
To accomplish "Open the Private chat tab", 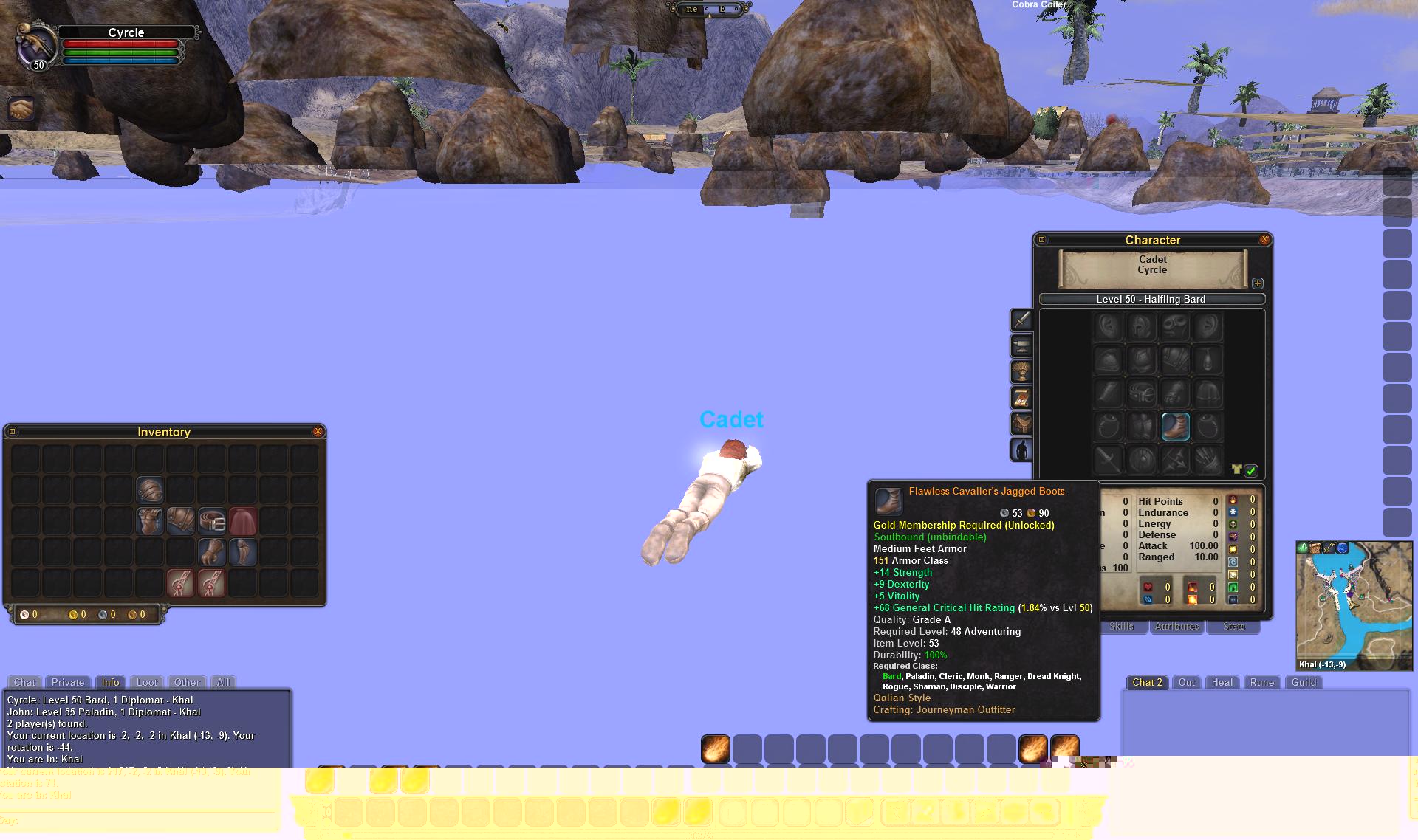I will [68, 683].
